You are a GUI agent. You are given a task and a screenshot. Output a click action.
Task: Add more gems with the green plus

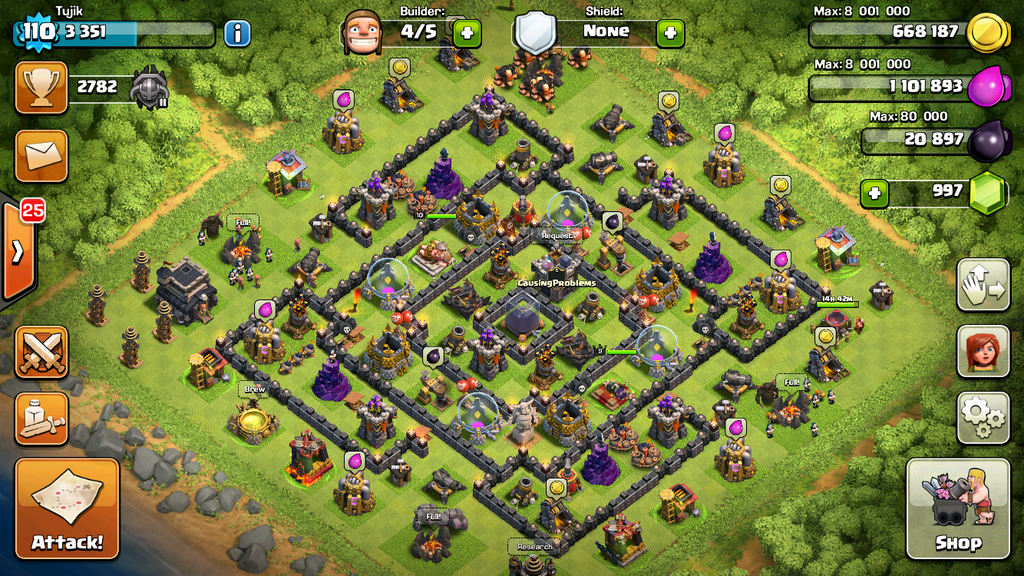[875, 193]
